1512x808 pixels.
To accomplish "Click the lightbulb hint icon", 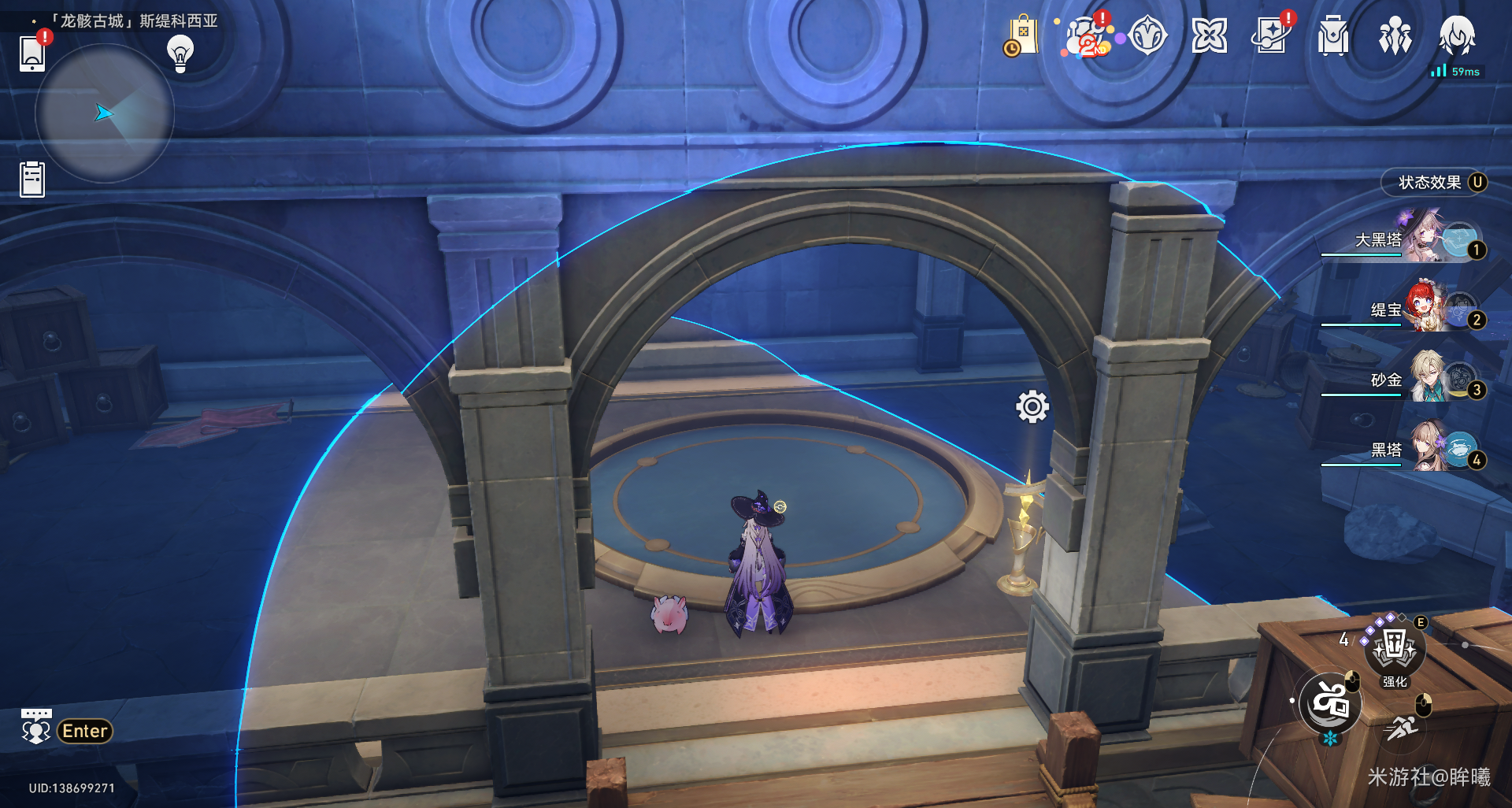I will coord(180,53).
